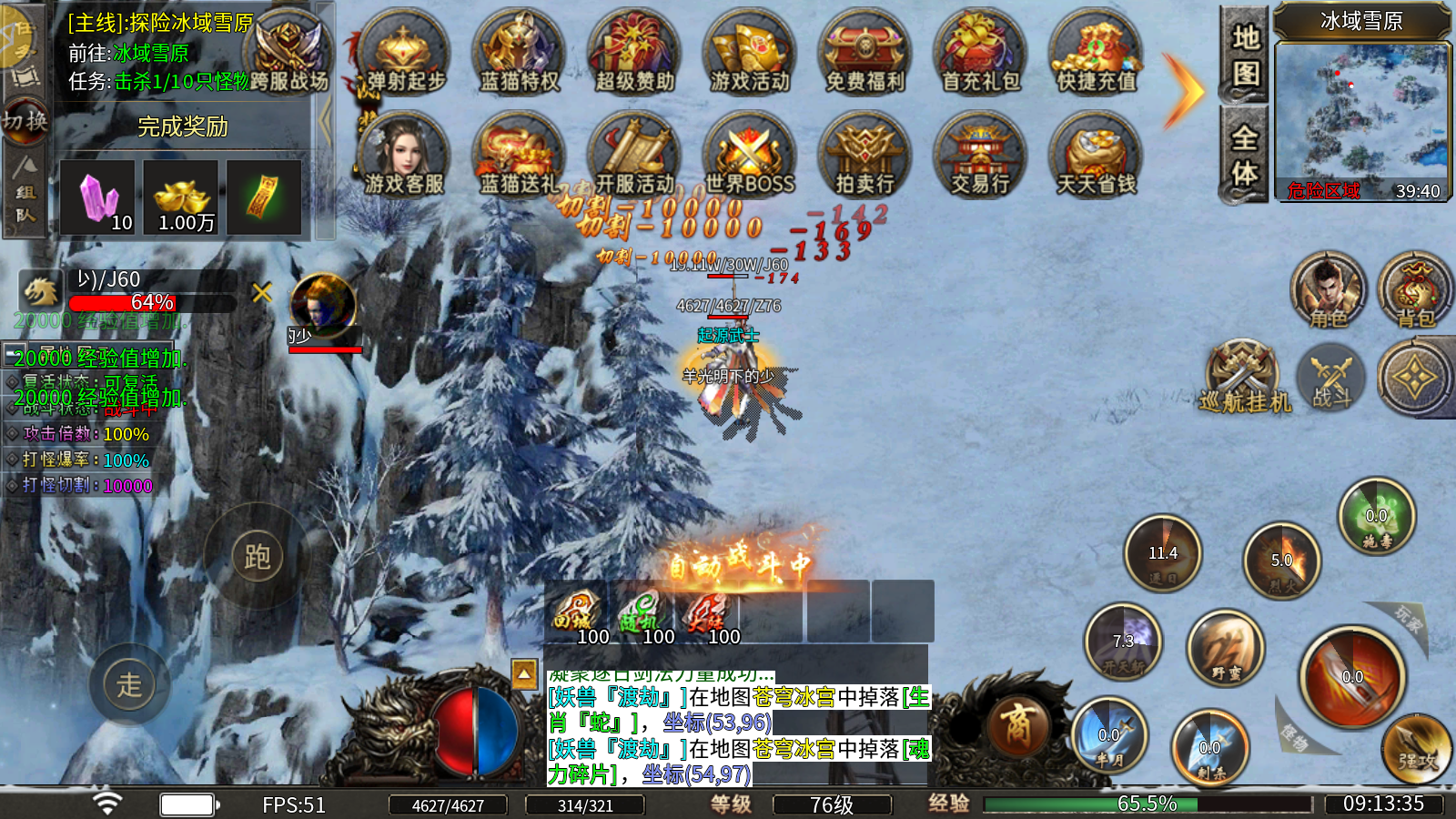The image size is (1456, 819).
Task: Open the 免费福利 free rewards
Action: [864, 53]
